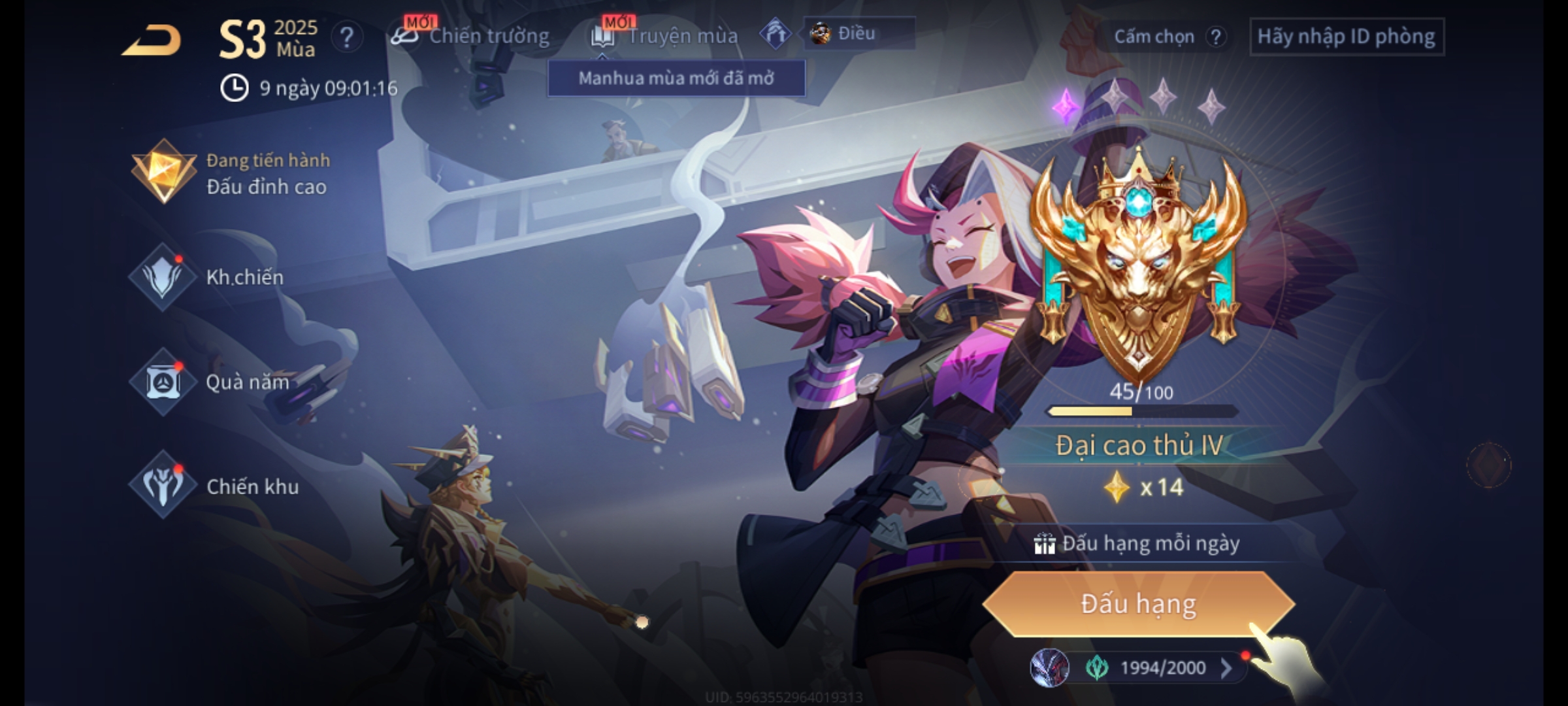Click the Manhua mùa mới đã mở tooltip
1568x706 pixels.
676,78
